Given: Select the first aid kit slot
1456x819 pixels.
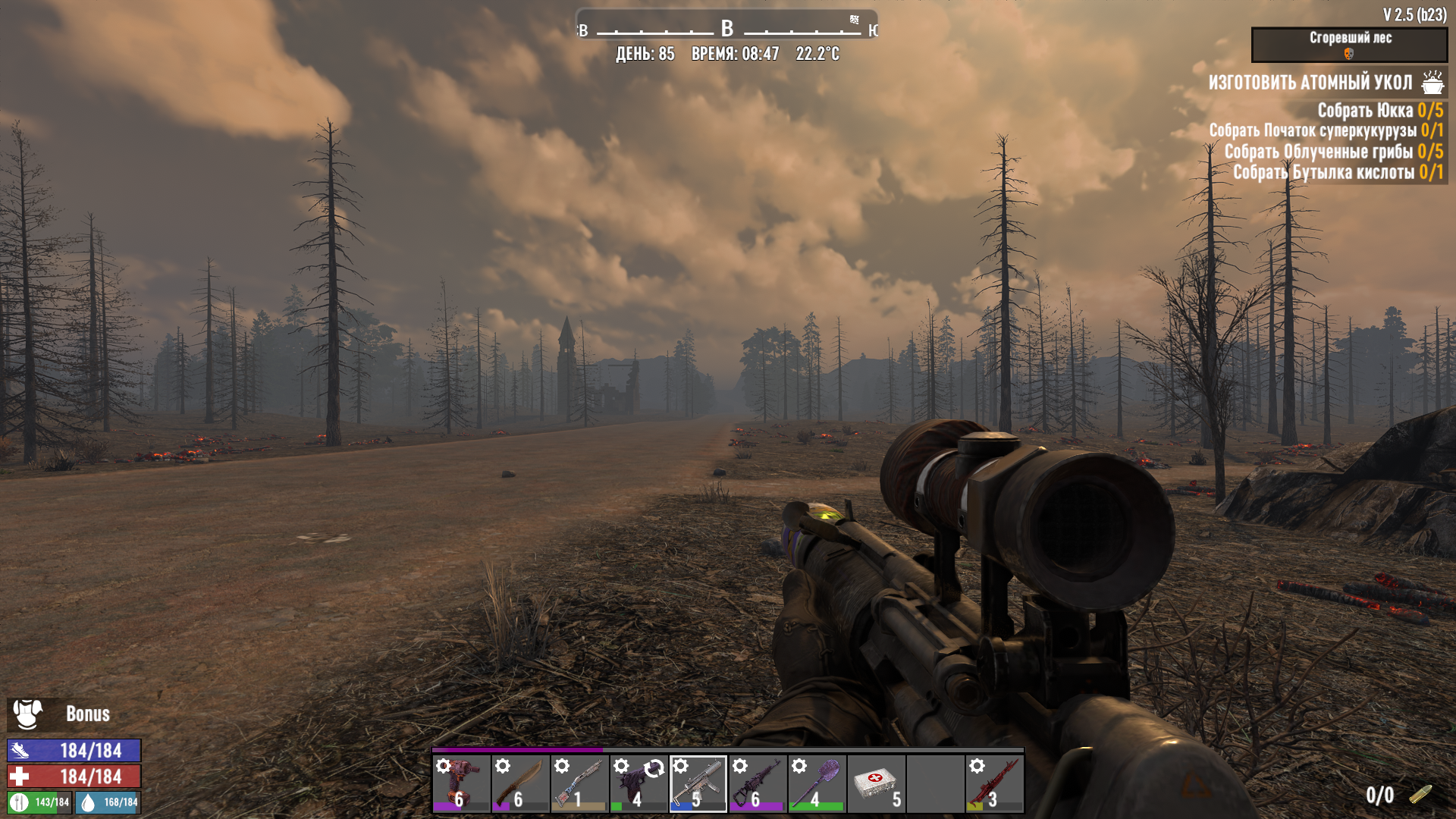Looking at the screenshot, I should 876,783.
